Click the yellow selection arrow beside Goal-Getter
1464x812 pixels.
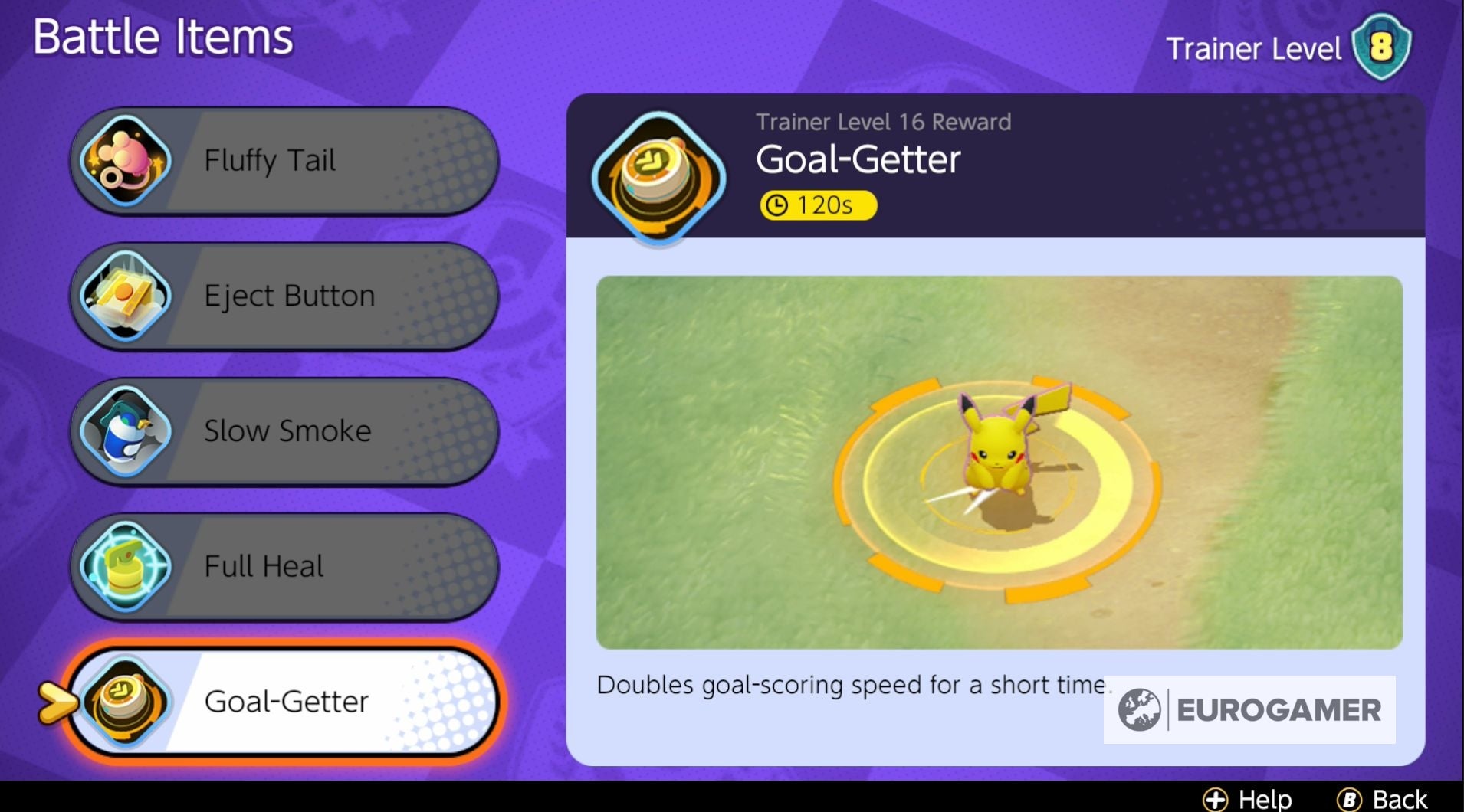coord(57,701)
